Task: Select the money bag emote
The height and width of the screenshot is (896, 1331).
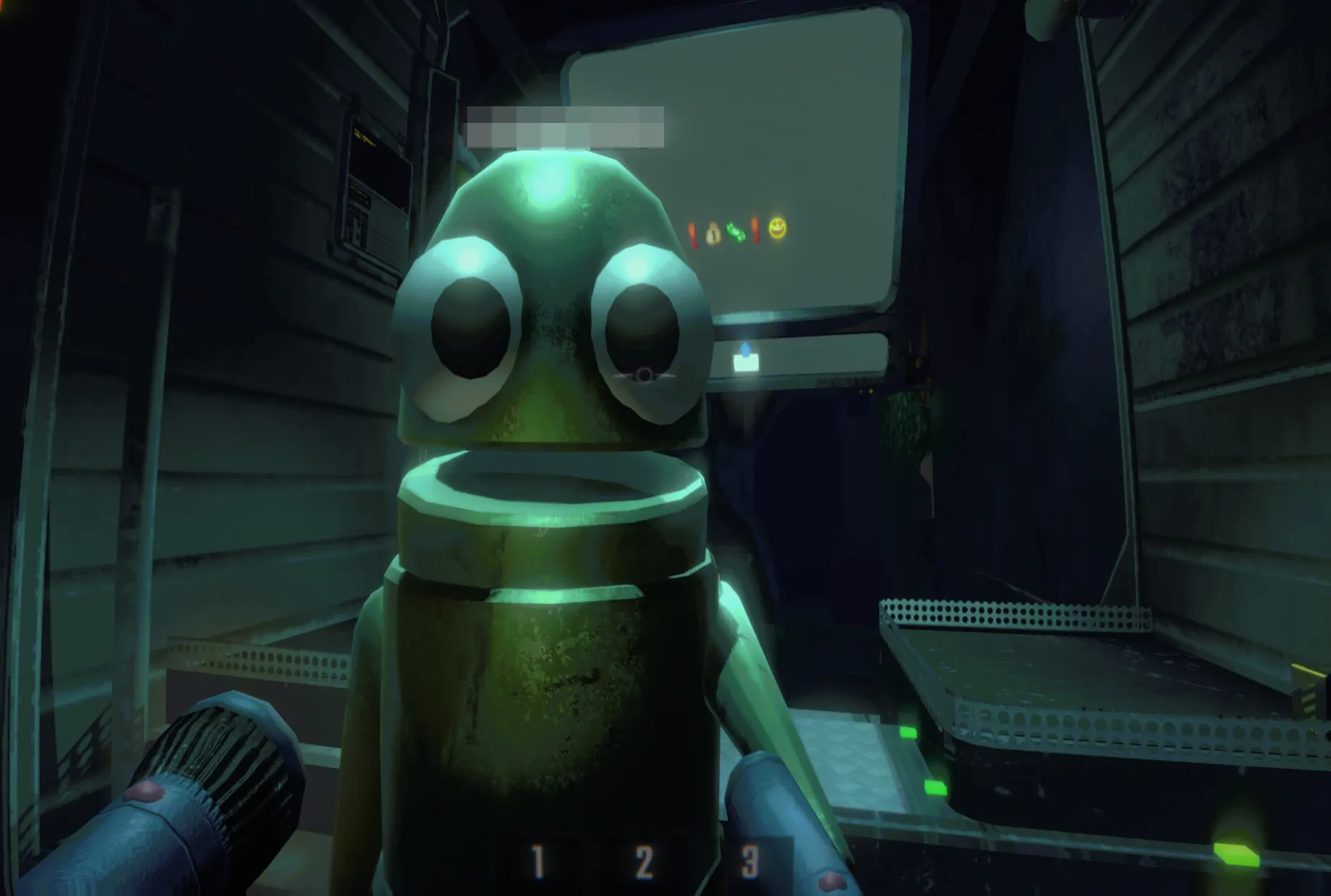Action: [x=713, y=231]
